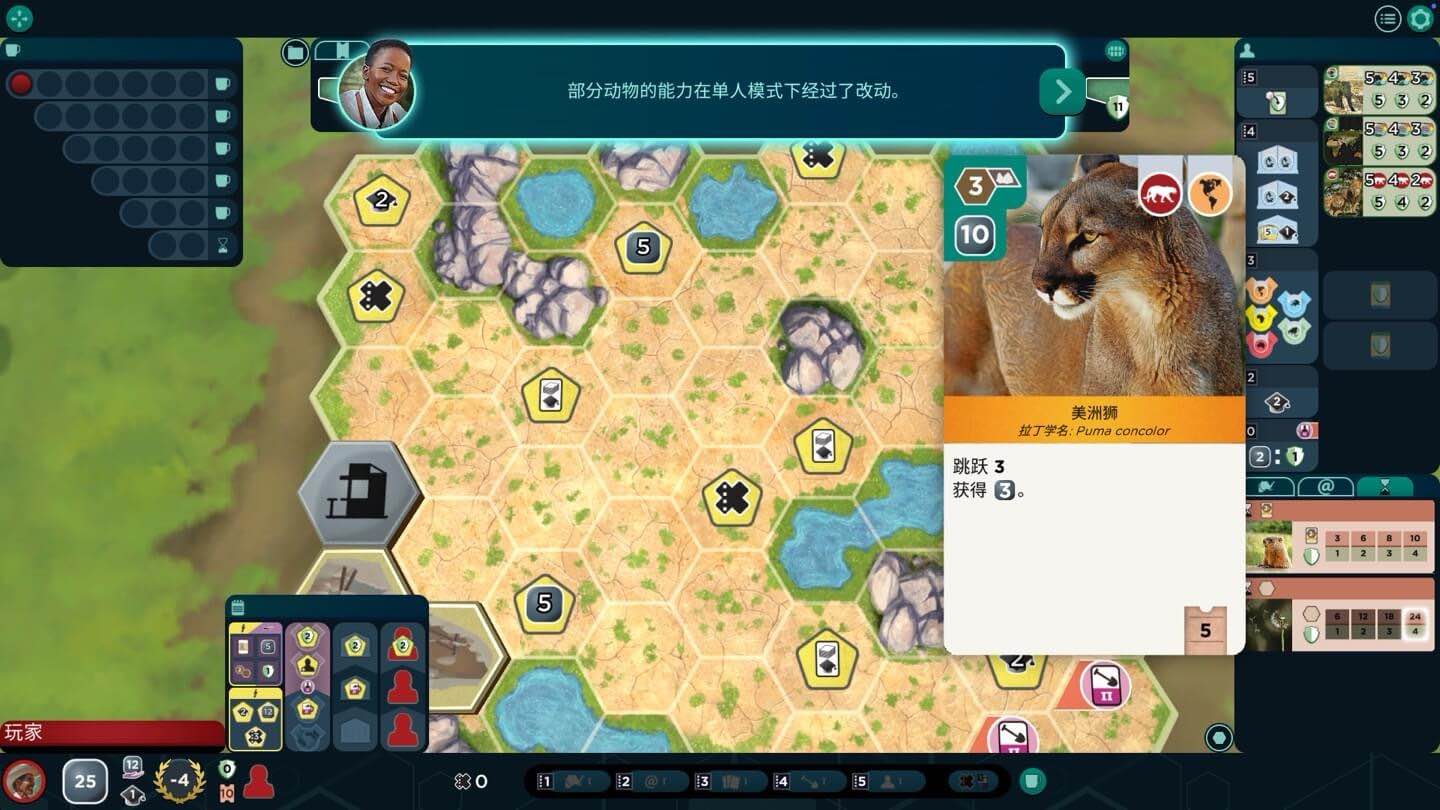Click the -4 victory points wreath icon
Image resolution: width=1440 pixels, height=810 pixels.
[x=180, y=781]
